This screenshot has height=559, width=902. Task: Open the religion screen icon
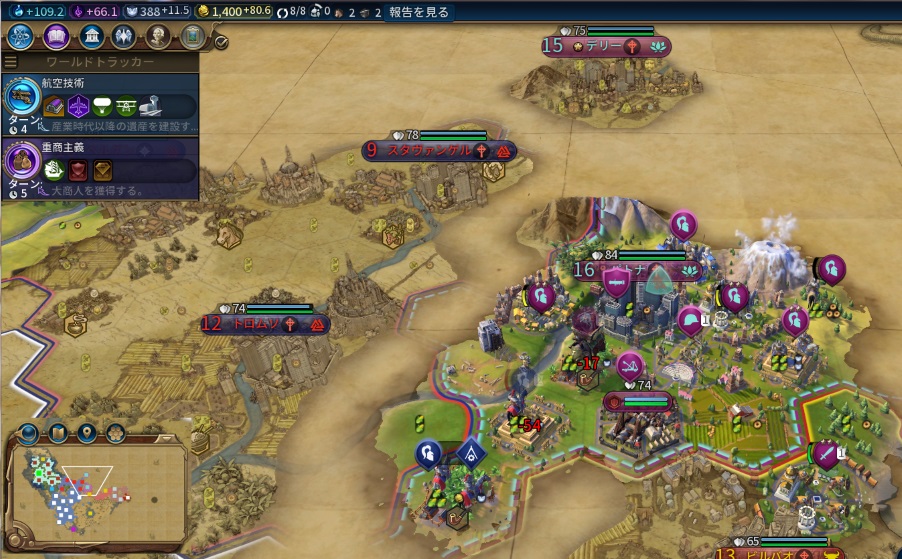[124, 37]
